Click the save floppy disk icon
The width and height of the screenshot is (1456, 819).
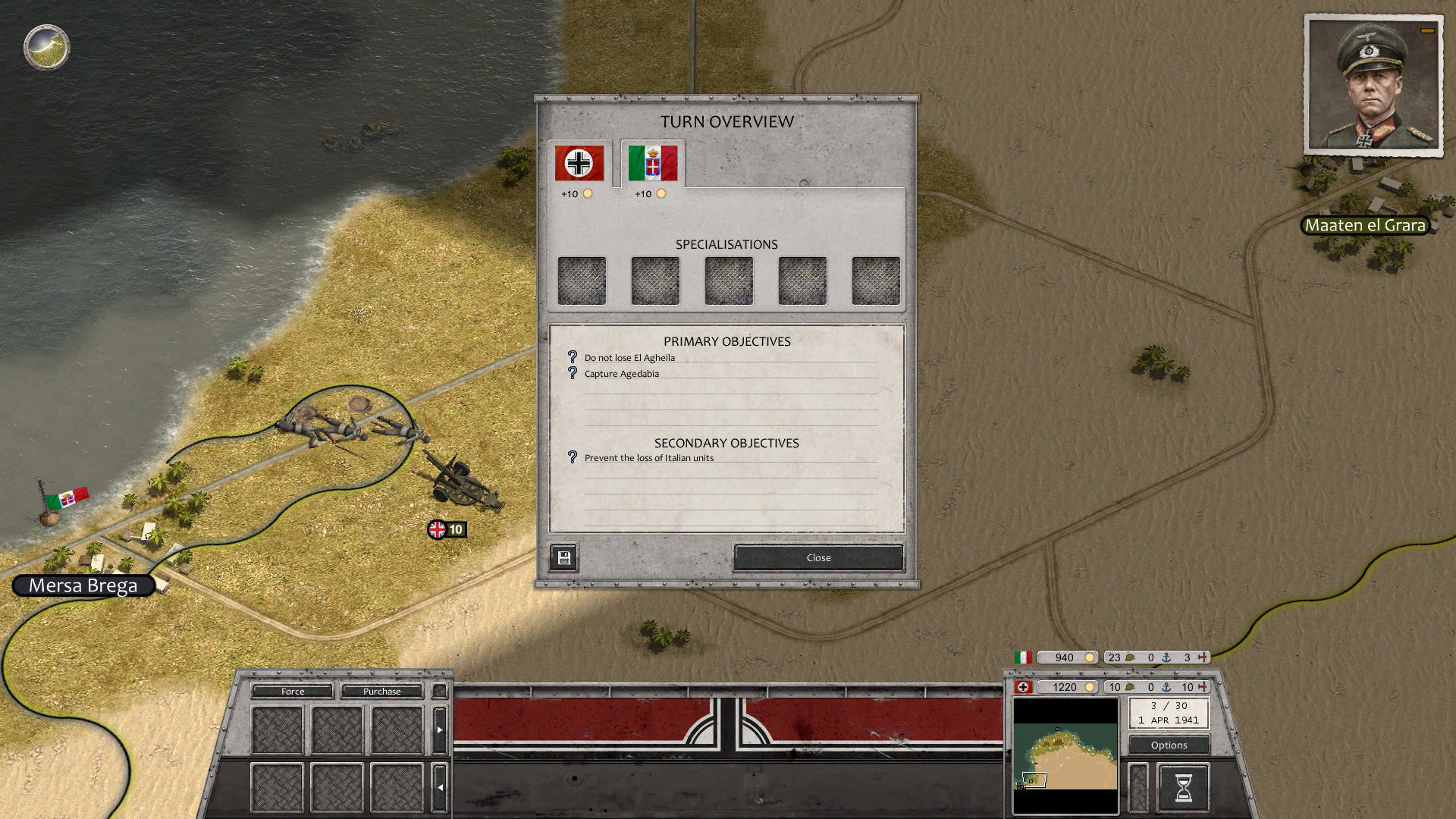coord(563,557)
